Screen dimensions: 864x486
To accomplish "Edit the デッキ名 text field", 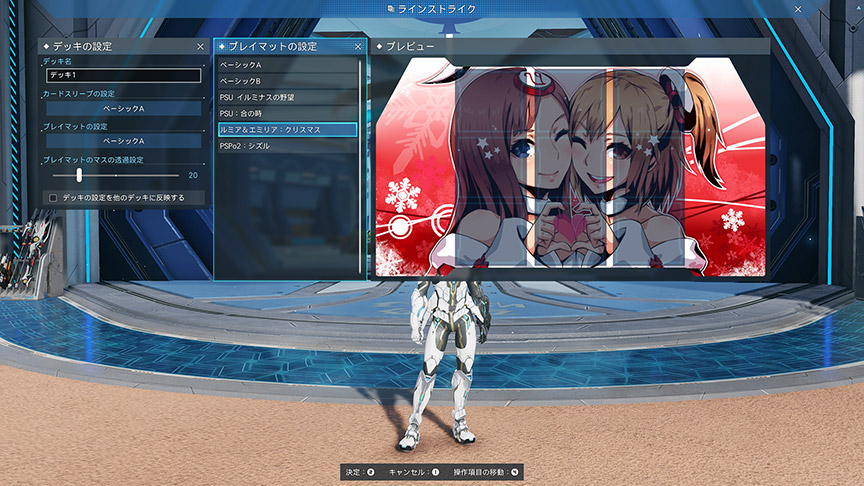I will pos(123,75).
